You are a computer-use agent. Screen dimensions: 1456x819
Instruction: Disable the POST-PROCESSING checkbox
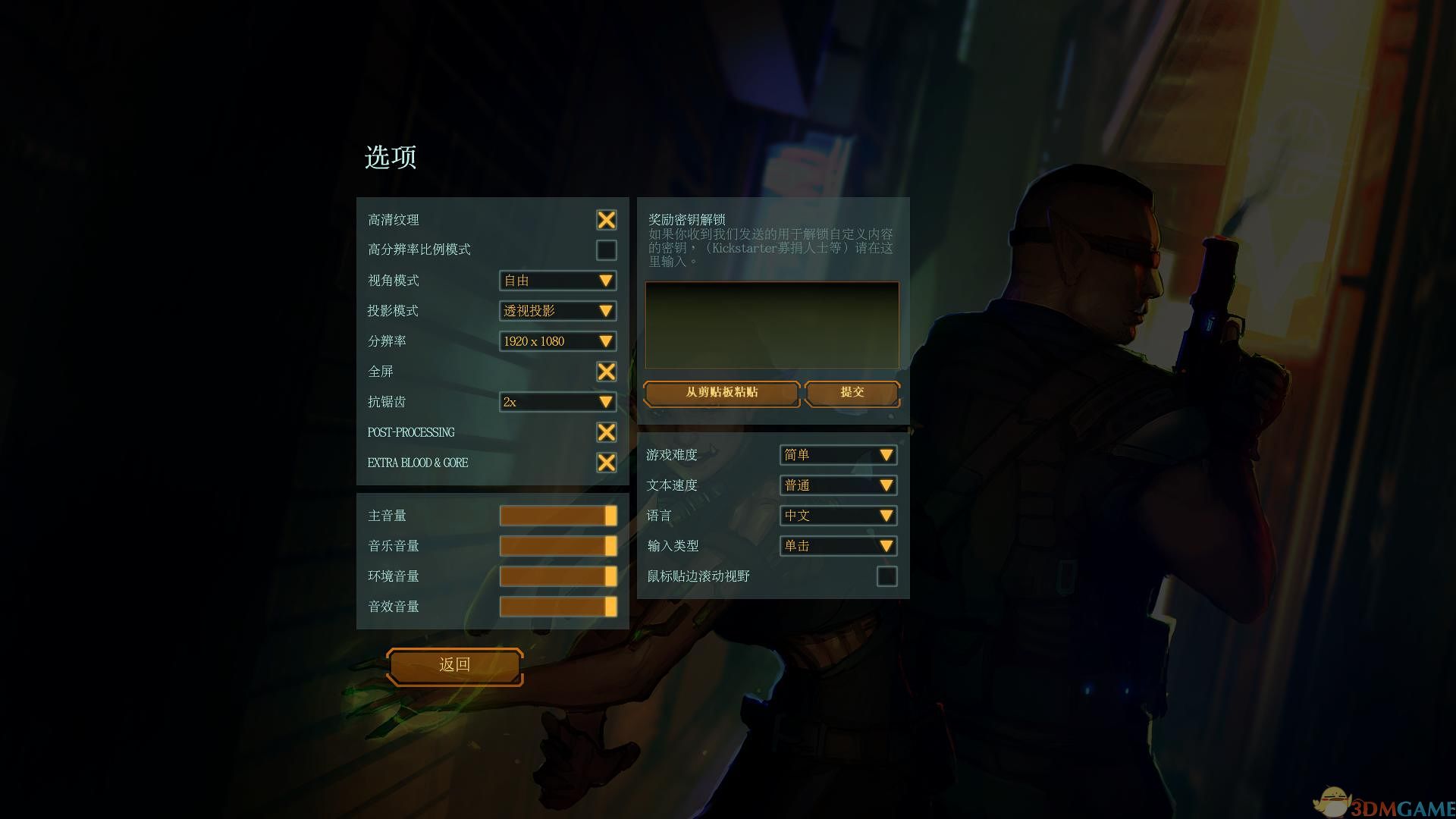605,432
